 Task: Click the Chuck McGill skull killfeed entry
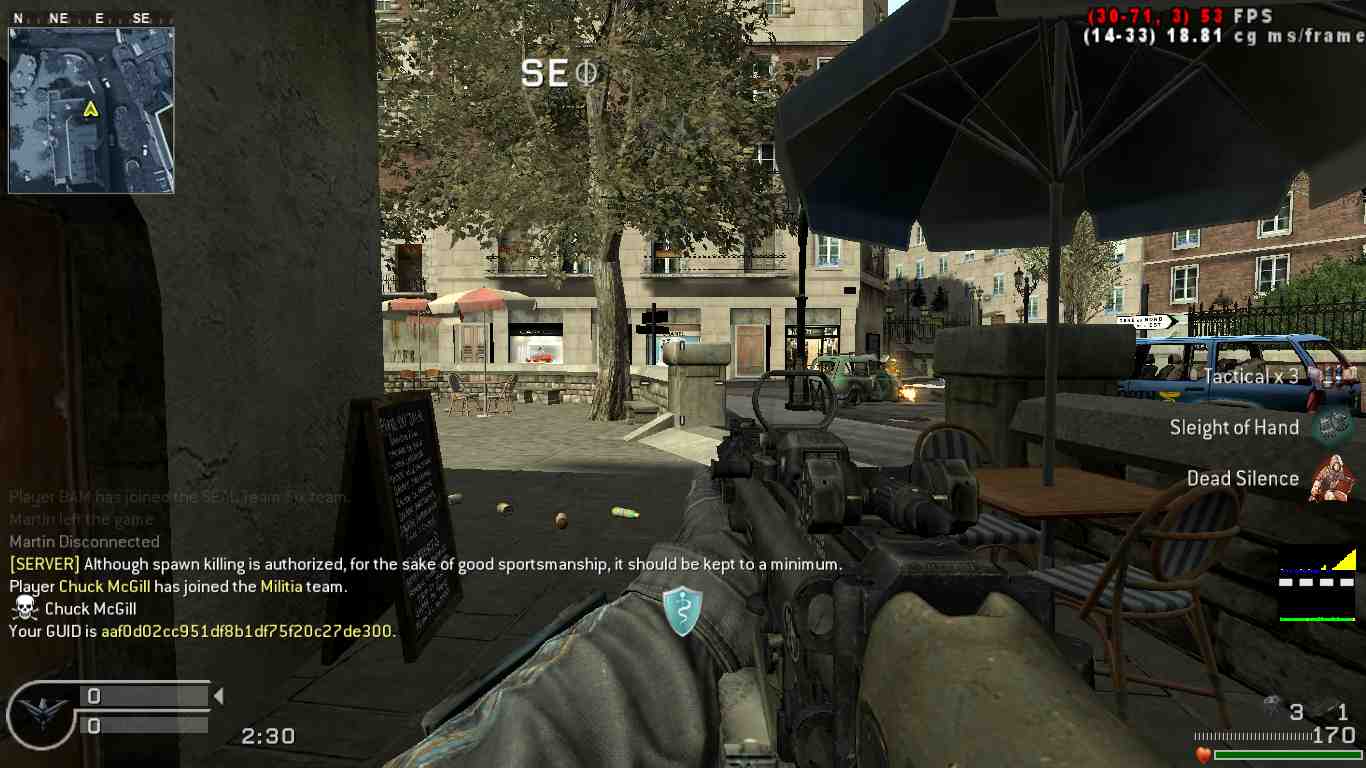coord(74,608)
